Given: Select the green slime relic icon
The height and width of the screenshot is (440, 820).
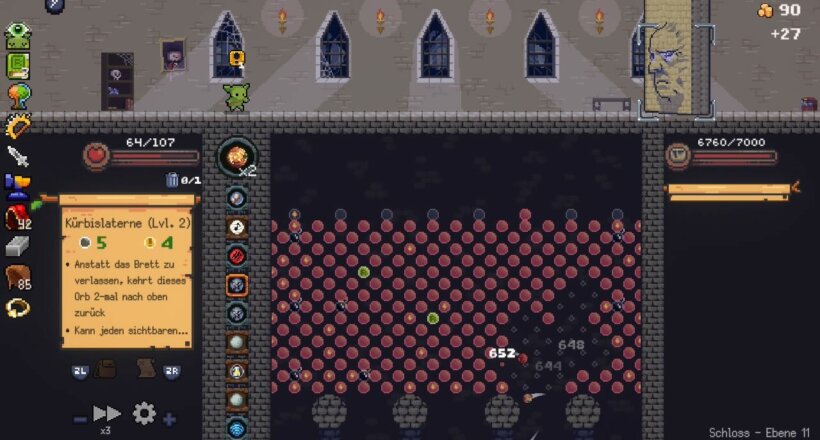Looking at the screenshot, I should (17, 38).
